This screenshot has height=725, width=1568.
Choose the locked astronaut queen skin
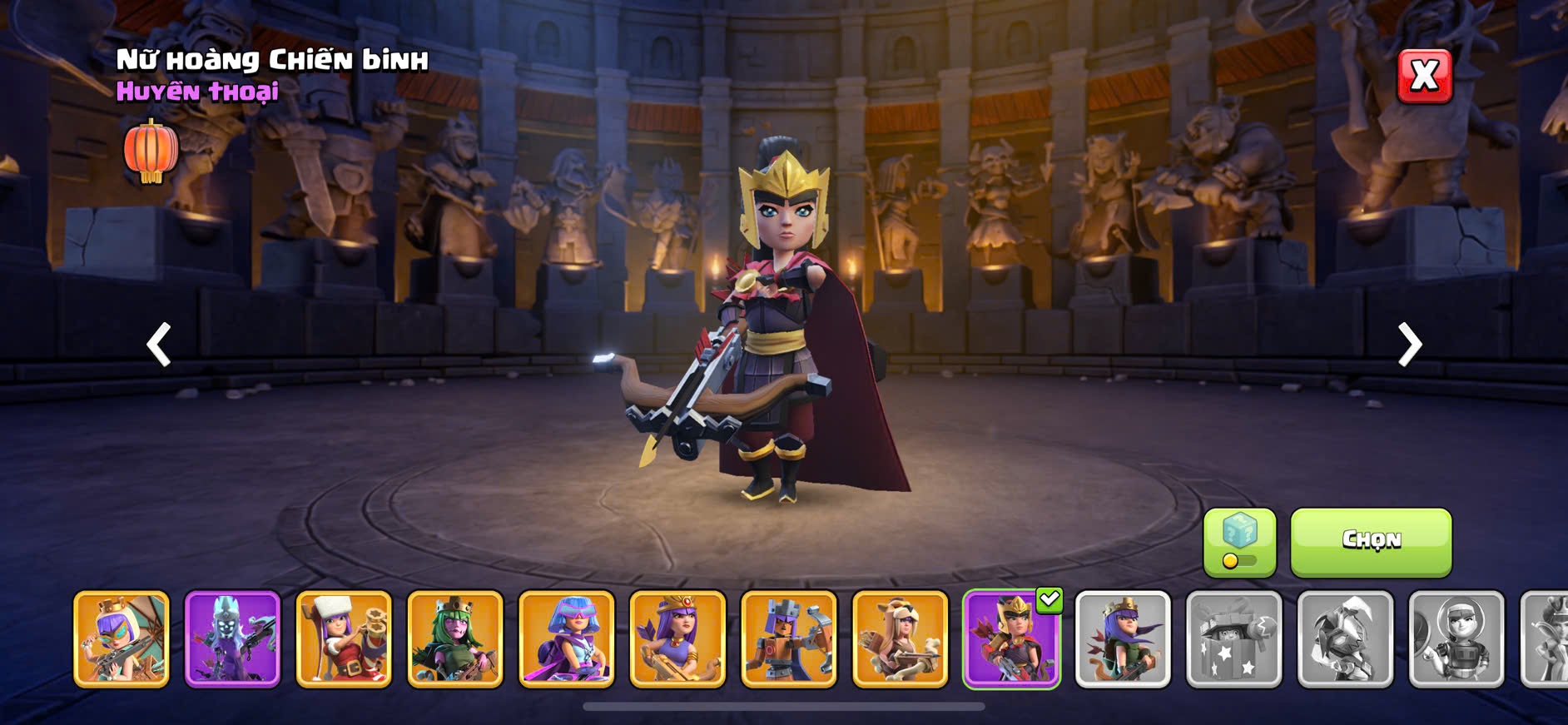pos(1456,639)
